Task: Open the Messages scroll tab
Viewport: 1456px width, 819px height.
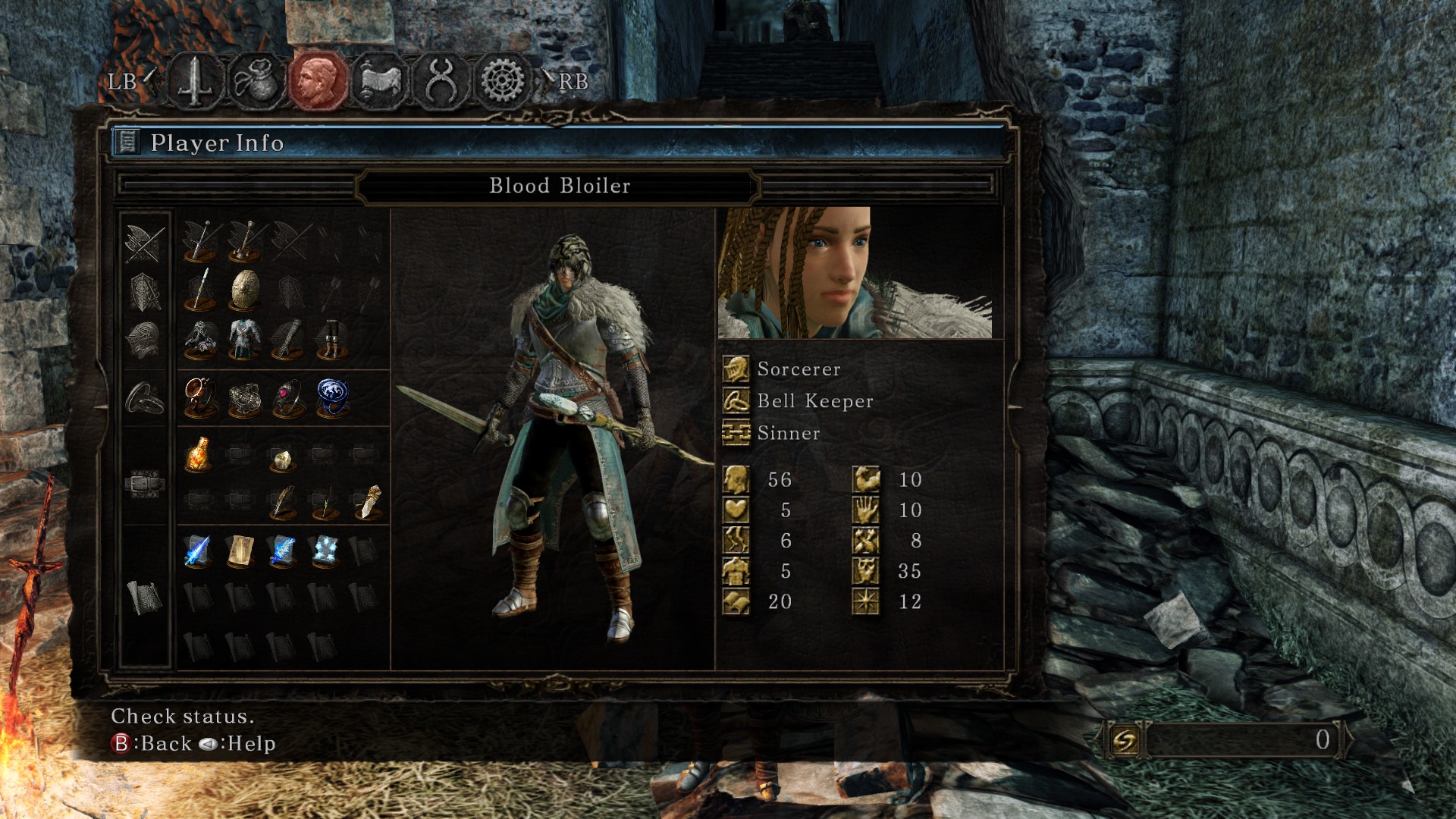Action: pyautogui.click(x=379, y=80)
